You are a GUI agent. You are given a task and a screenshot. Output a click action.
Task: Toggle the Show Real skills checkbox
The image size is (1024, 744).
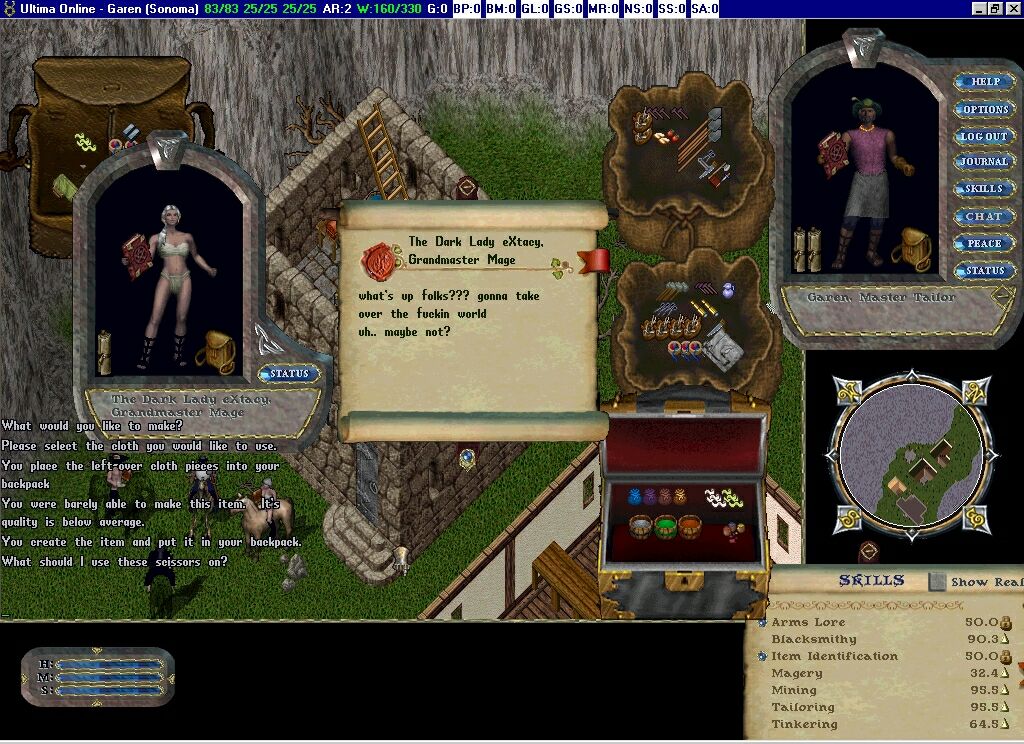point(937,581)
